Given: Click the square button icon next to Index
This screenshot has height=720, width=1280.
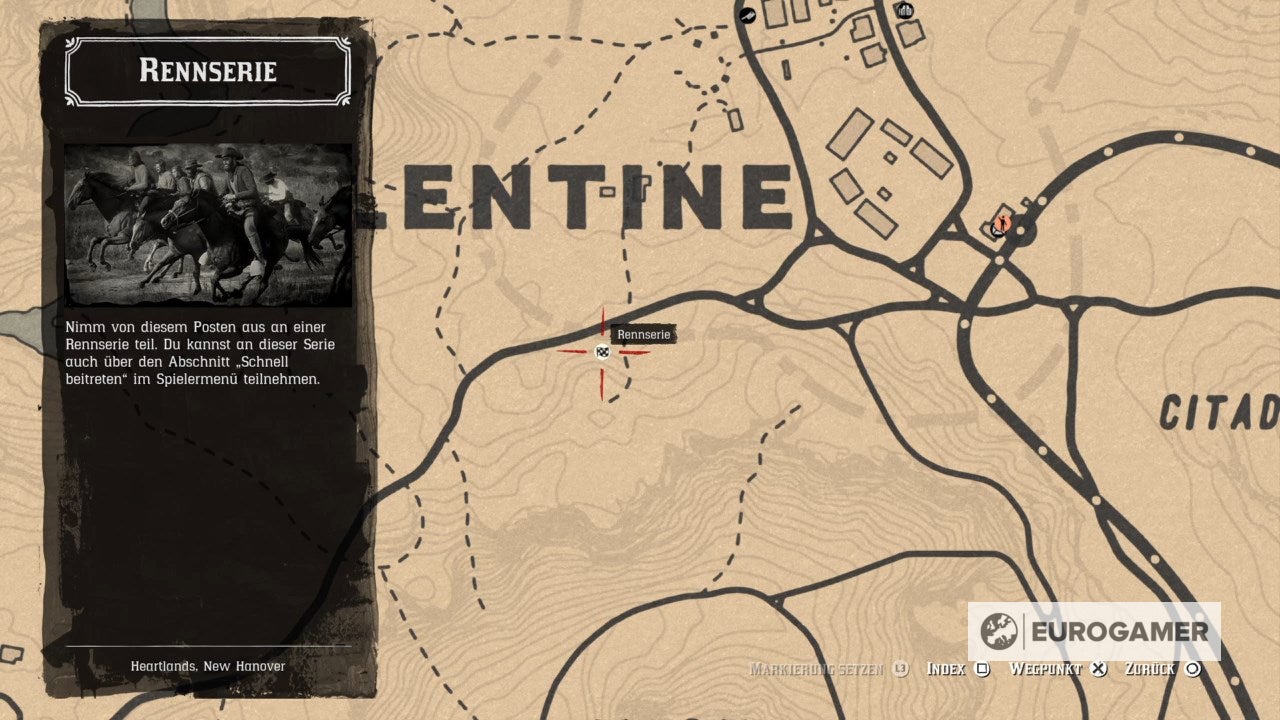Looking at the screenshot, I should click(984, 668).
